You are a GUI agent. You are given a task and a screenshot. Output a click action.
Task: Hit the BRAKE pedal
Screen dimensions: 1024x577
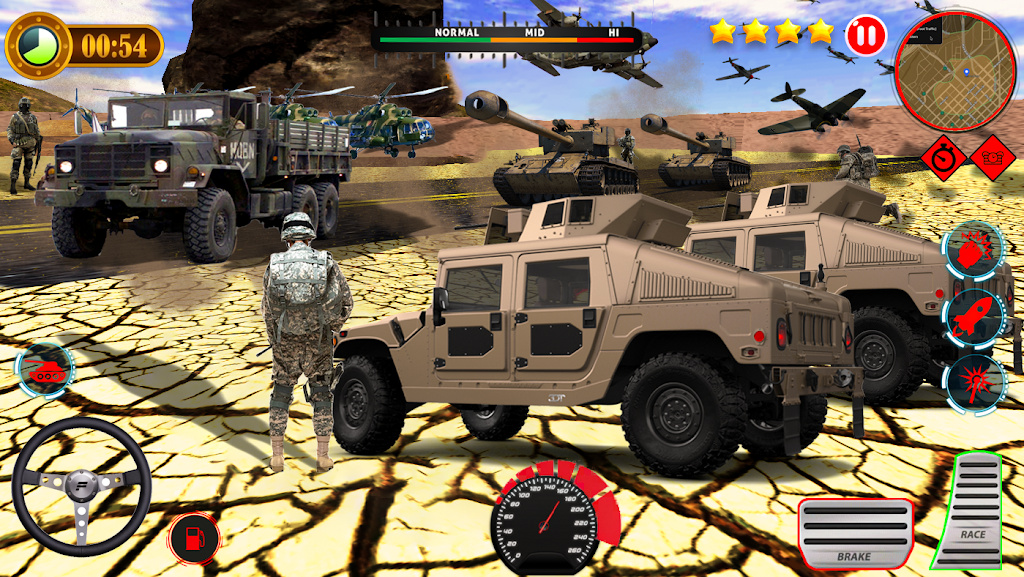[855, 534]
